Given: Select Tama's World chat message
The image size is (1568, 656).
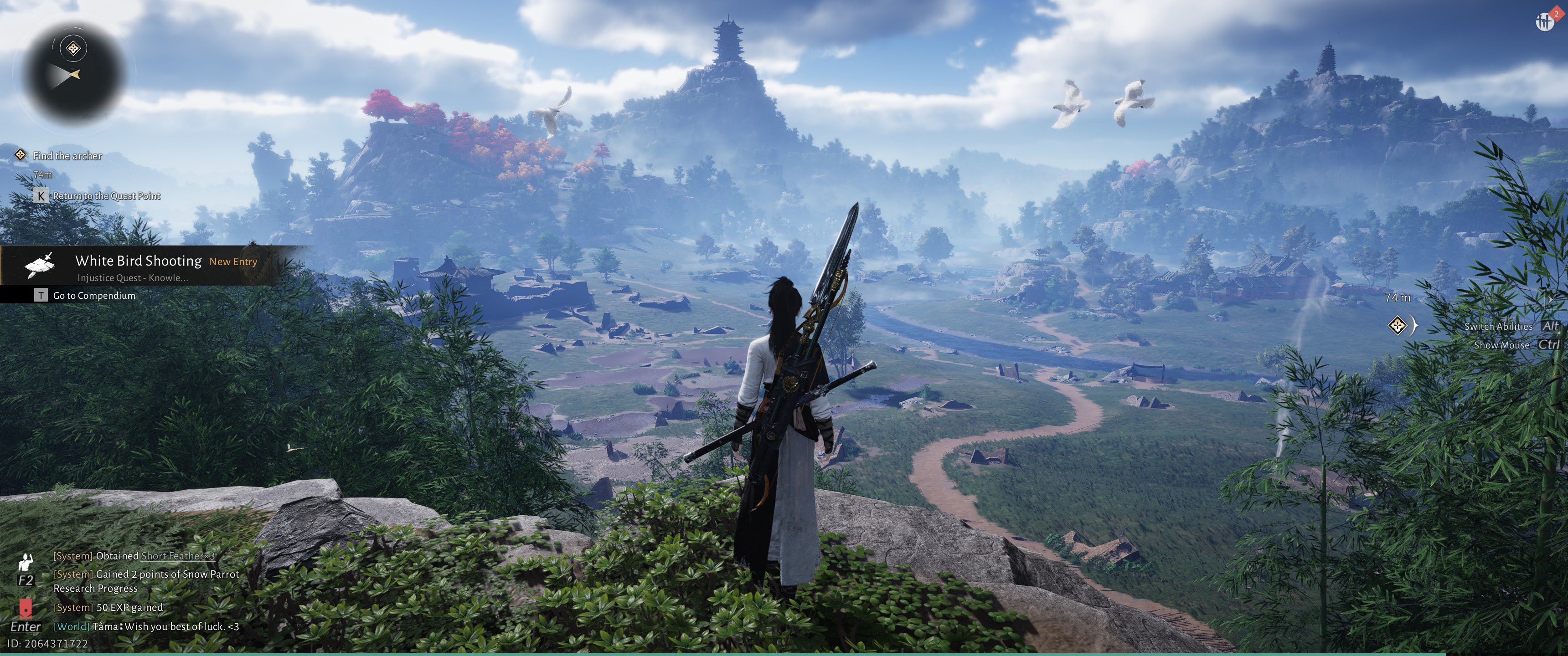Looking at the screenshot, I should coord(146,626).
